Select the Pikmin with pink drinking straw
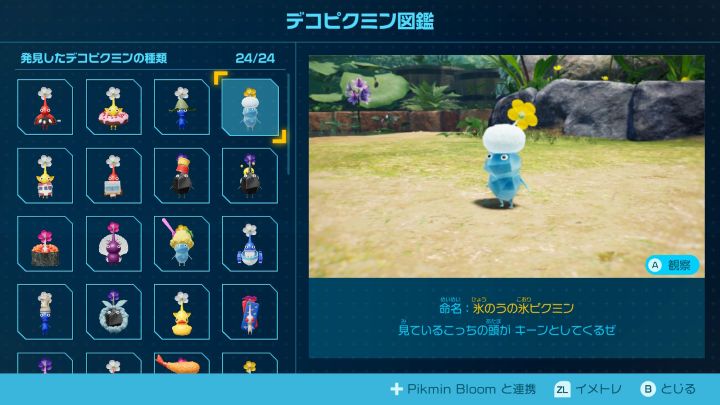720x405 pixels. [181, 243]
